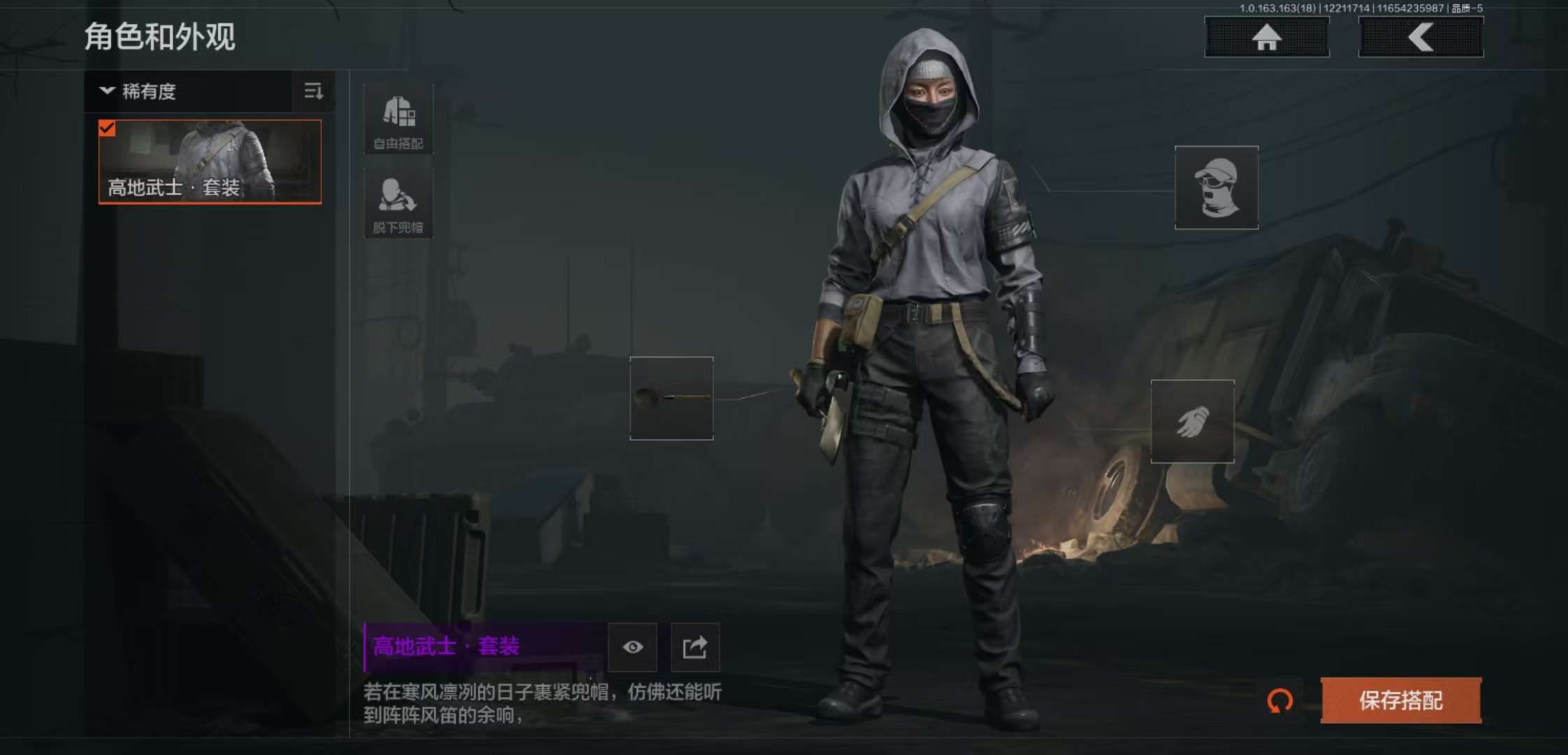Share the outfit via share icon

pos(695,647)
